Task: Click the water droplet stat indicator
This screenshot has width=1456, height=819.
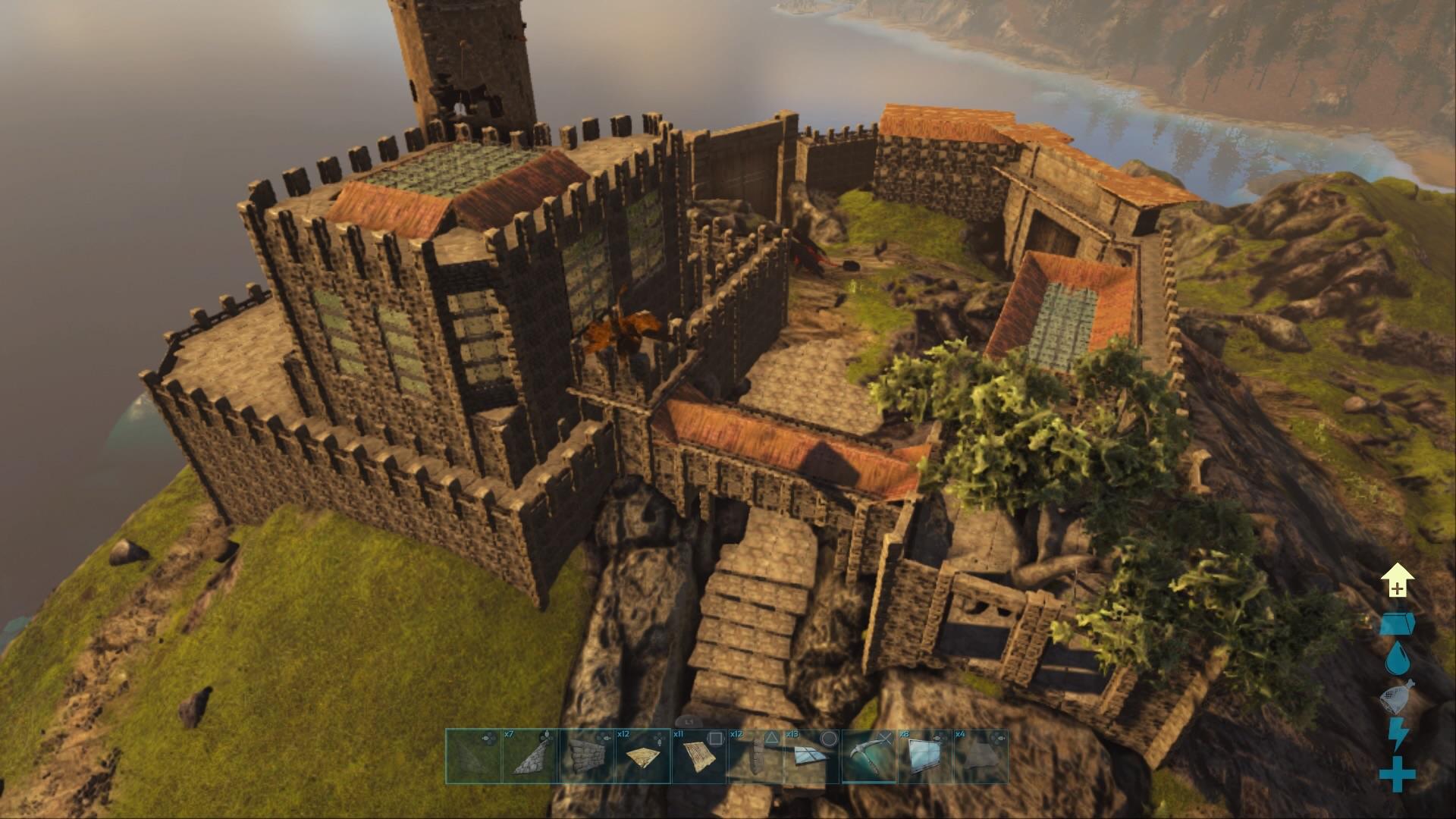Action: pos(1398,657)
